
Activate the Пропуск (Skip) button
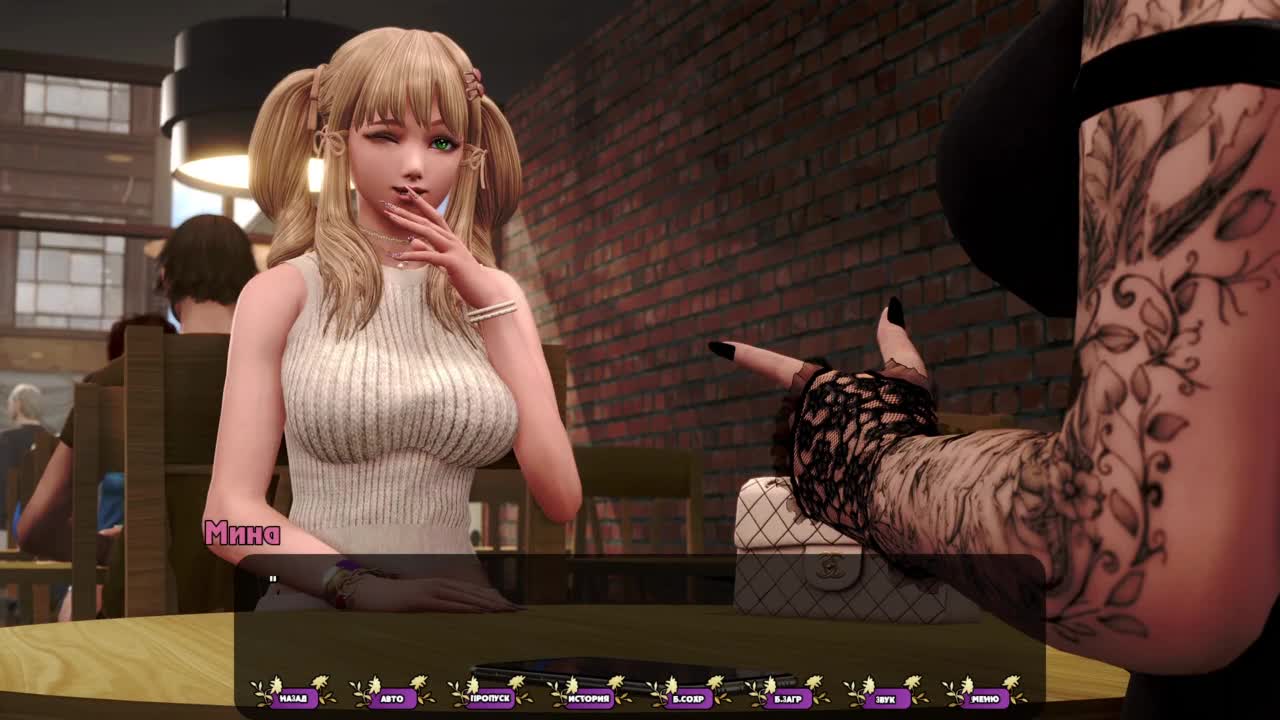(x=490, y=698)
